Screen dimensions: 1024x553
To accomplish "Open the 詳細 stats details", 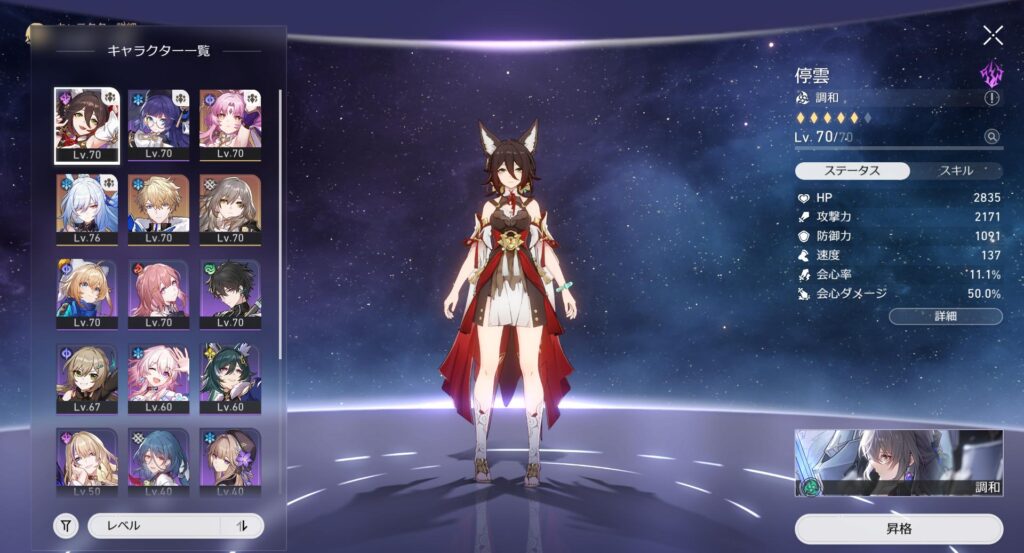I will pos(945,317).
